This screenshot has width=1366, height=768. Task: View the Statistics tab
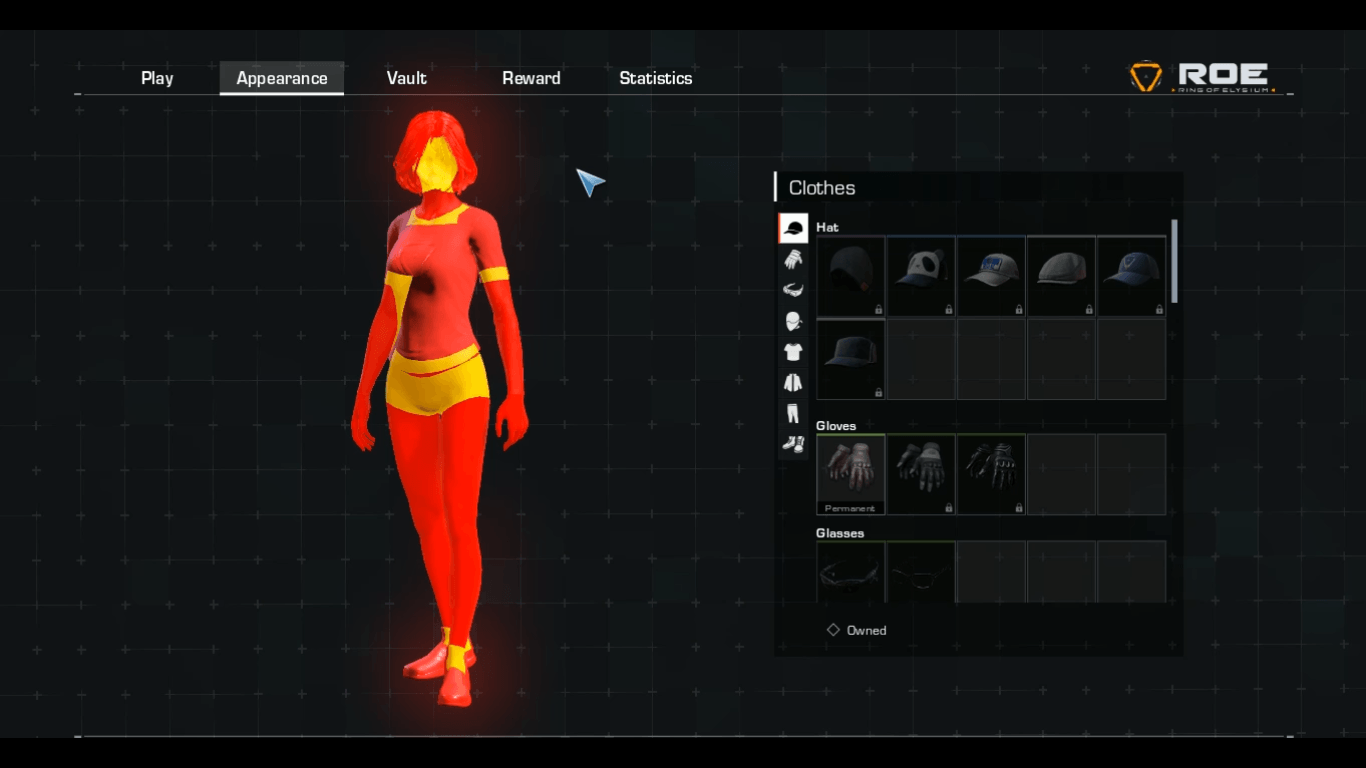pyautogui.click(x=656, y=78)
